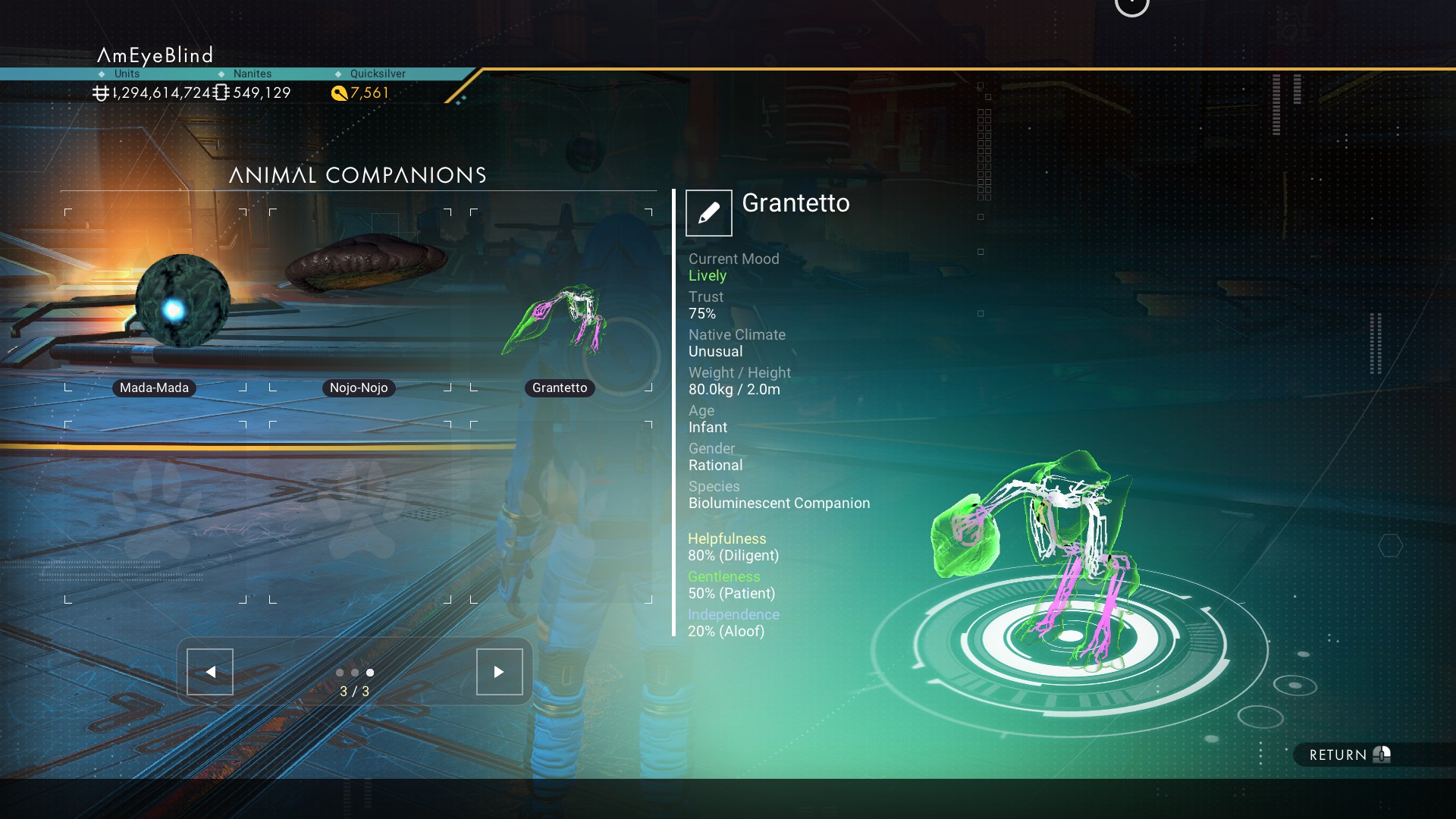Advance to the next companions page

point(499,672)
